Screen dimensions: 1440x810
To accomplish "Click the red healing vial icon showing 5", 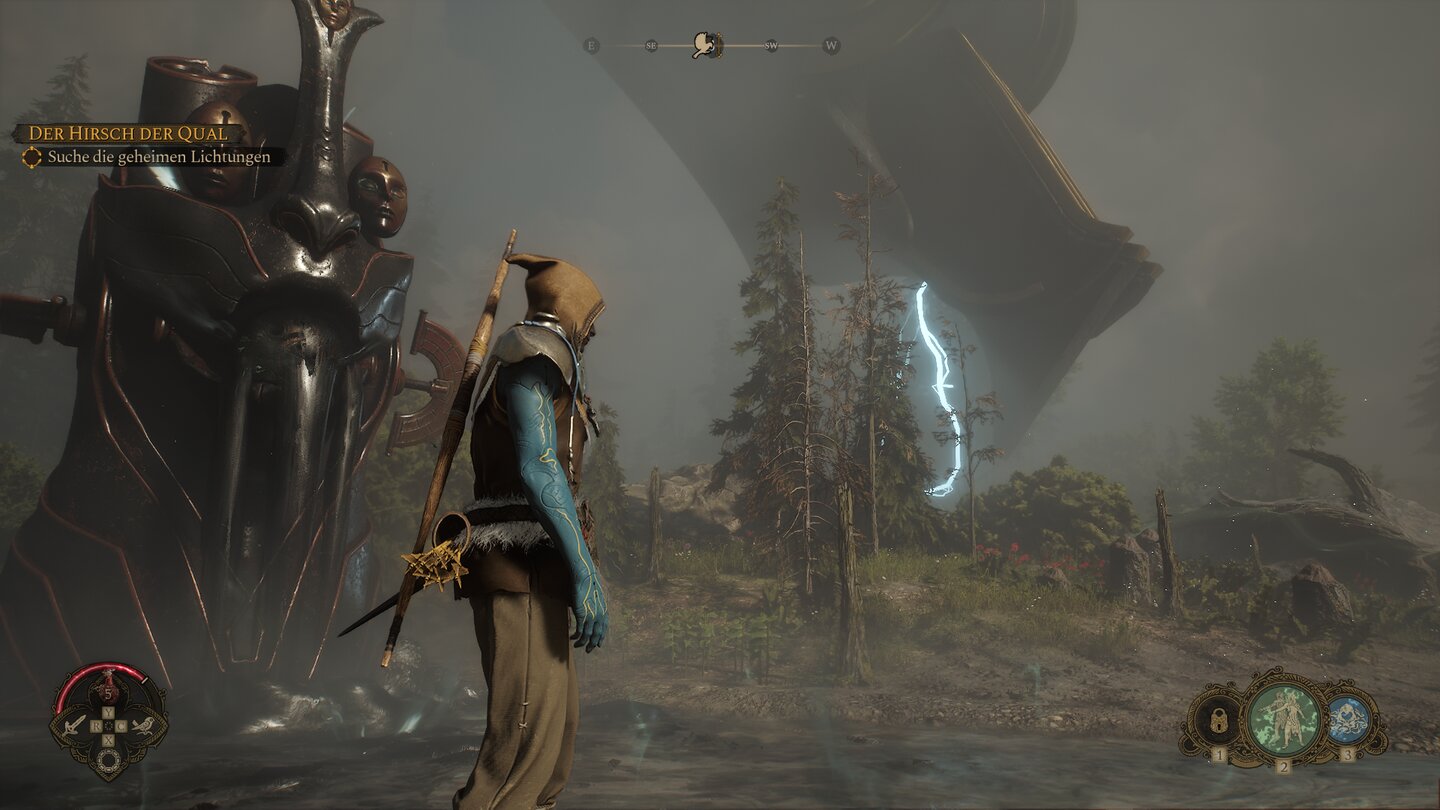I will point(109,690).
